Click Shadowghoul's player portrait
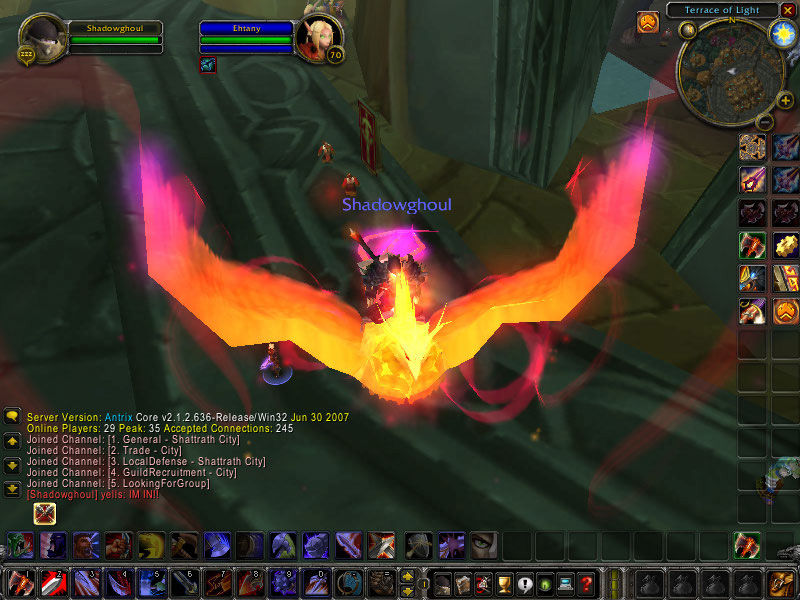This screenshot has height=600, width=800. [42, 37]
